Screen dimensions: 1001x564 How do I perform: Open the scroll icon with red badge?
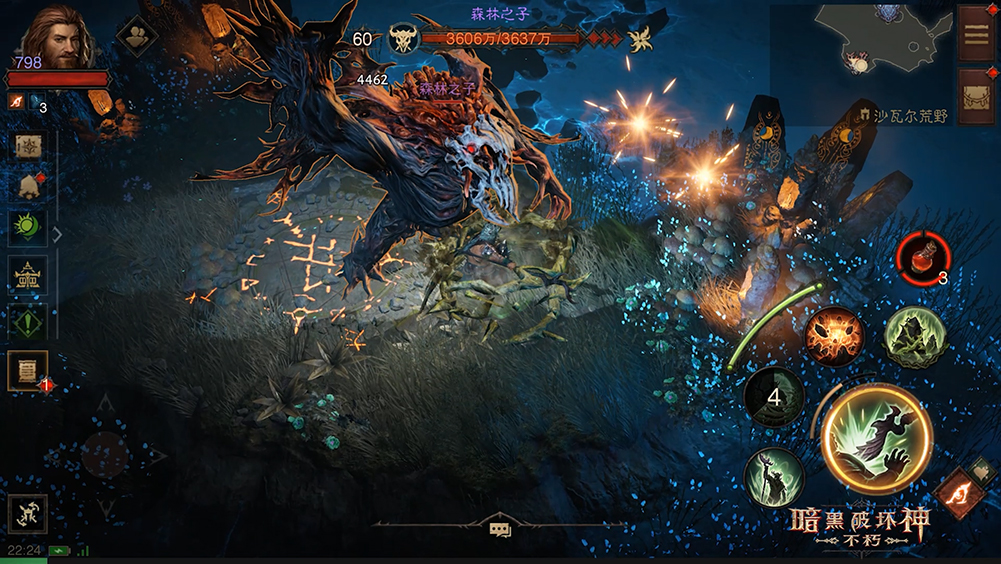[x=27, y=372]
